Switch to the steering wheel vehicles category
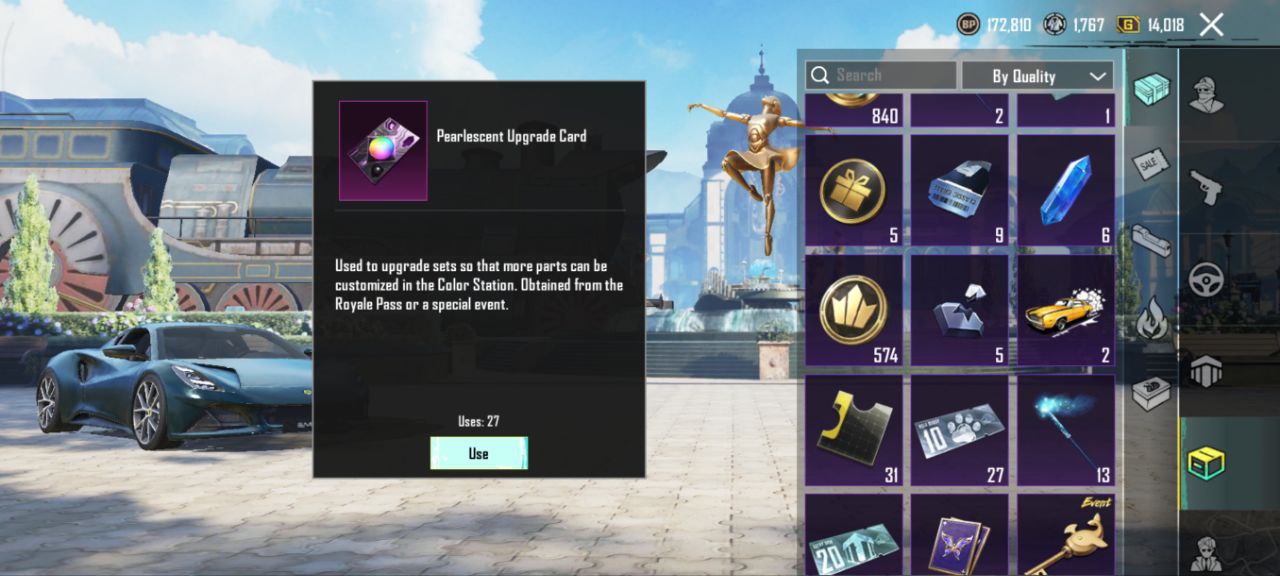Image resolution: width=1280 pixels, height=576 pixels. point(1206,278)
